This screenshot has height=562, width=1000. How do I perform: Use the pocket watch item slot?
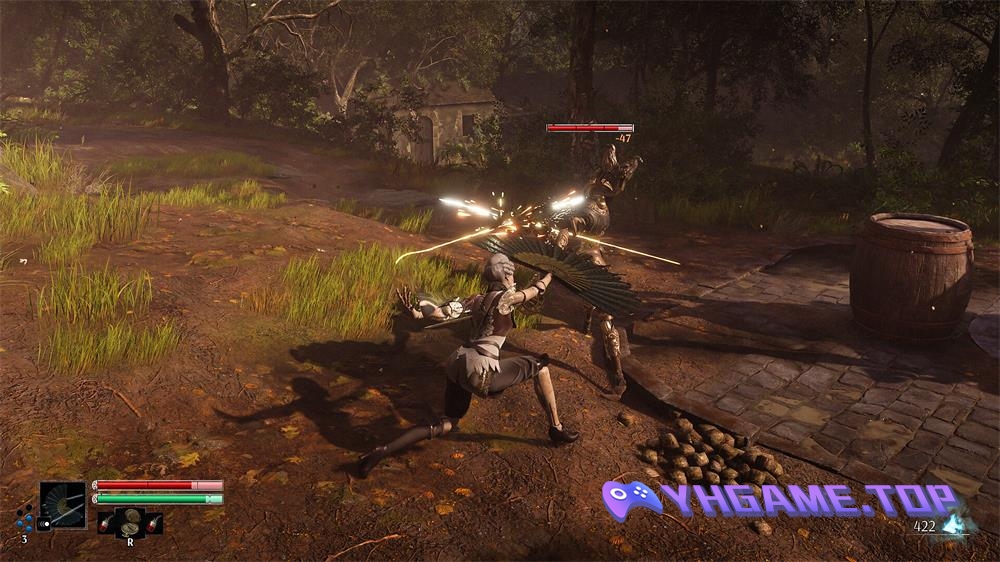pos(129,522)
